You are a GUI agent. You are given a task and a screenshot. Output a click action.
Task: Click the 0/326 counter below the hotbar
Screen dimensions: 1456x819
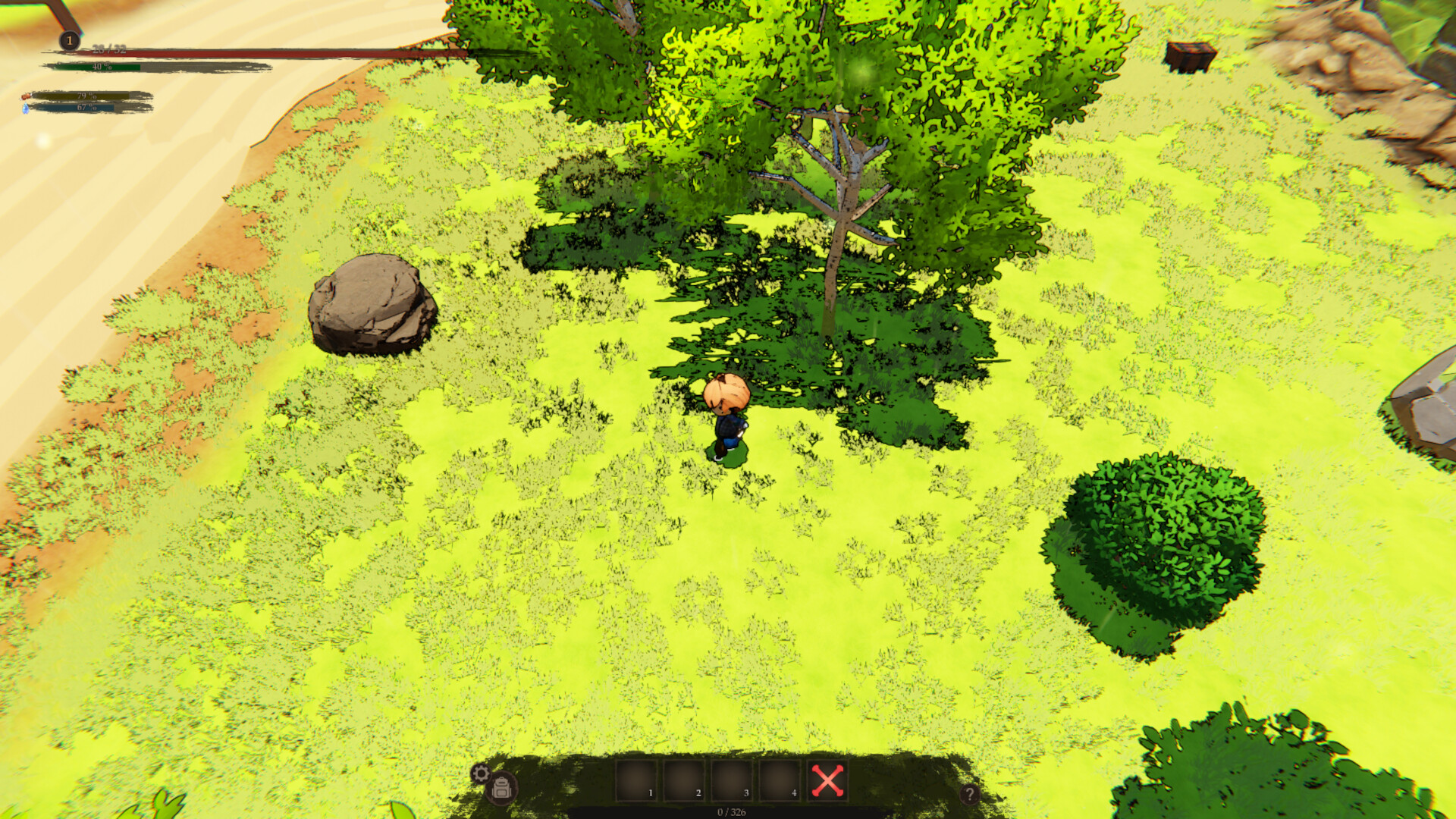[x=730, y=811]
